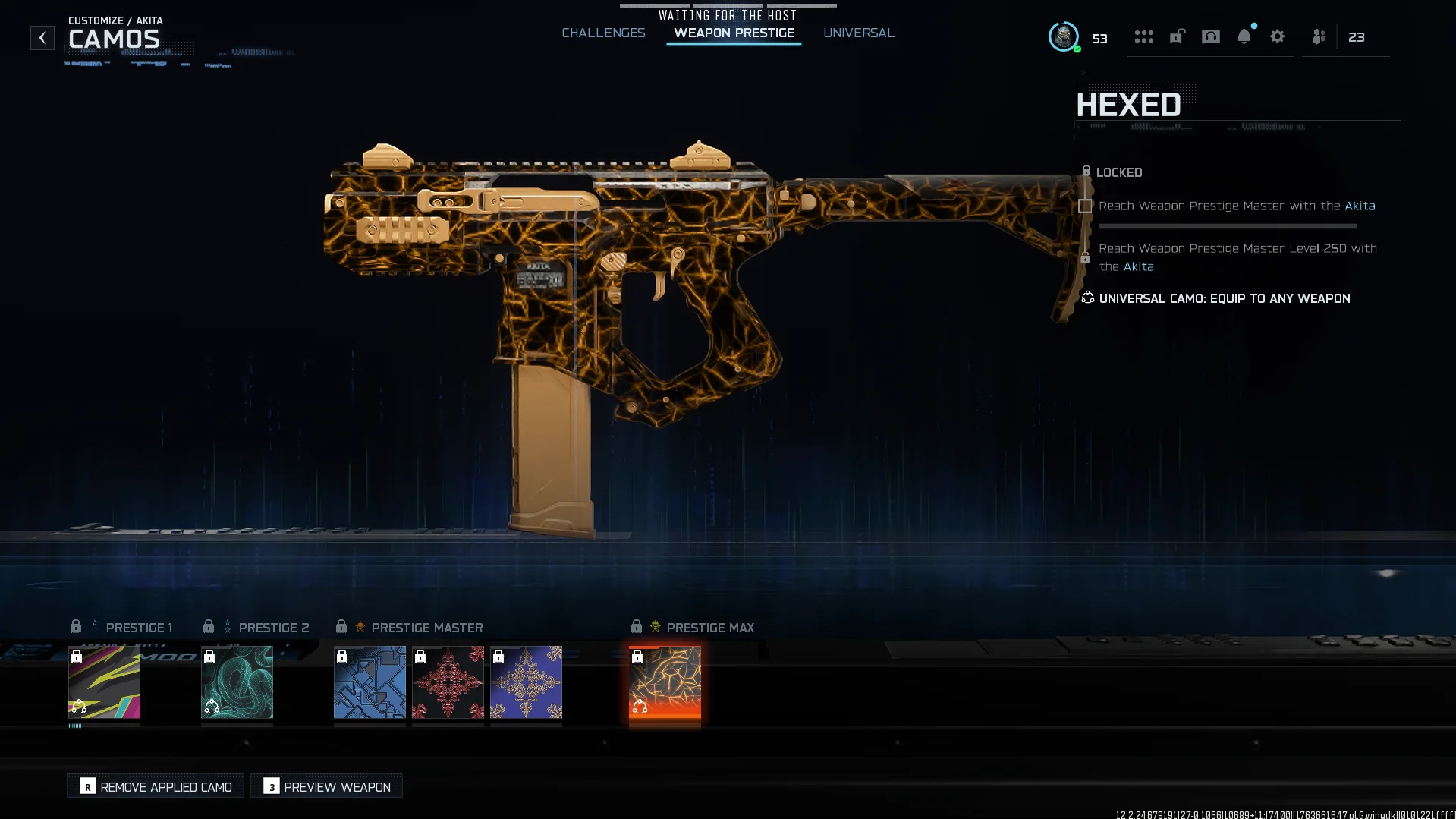Select the Weapon Prestige tab
The height and width of the screenshot is (819, 1456).
pyautogui.click(x=734, y=33)
